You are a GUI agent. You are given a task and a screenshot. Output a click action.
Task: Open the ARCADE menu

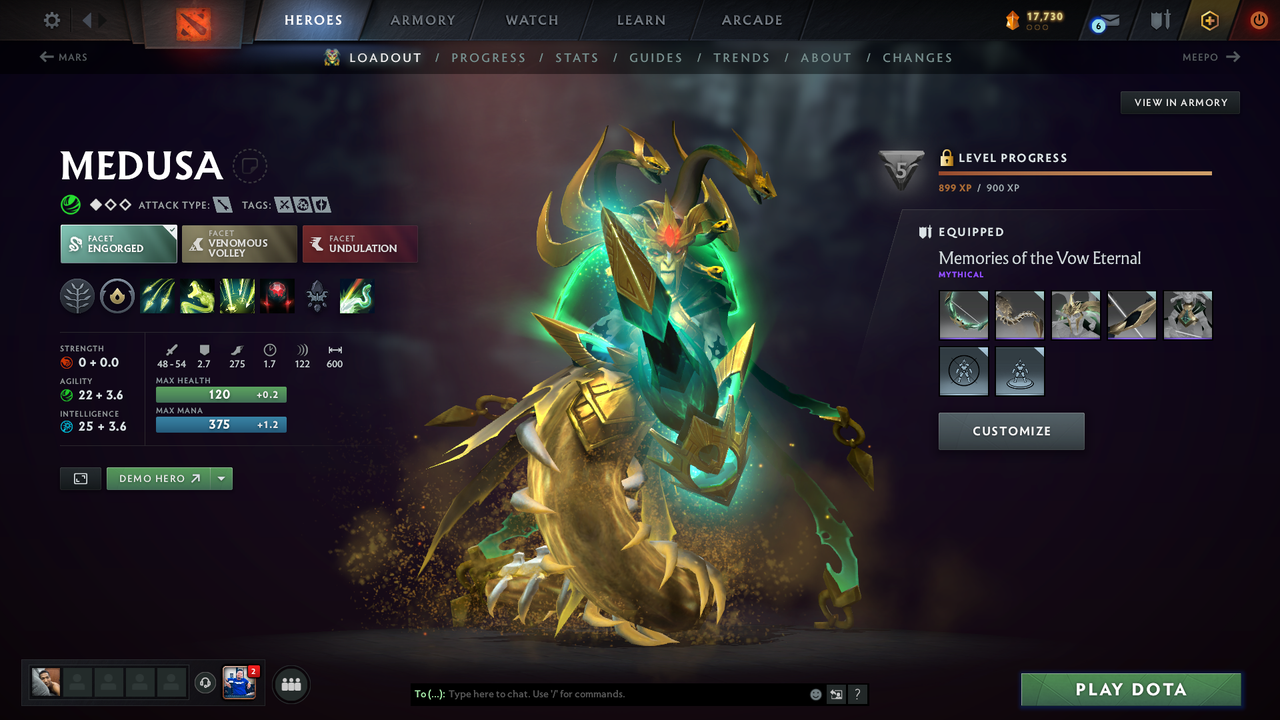pyautogui.click(x=751, y=20)
